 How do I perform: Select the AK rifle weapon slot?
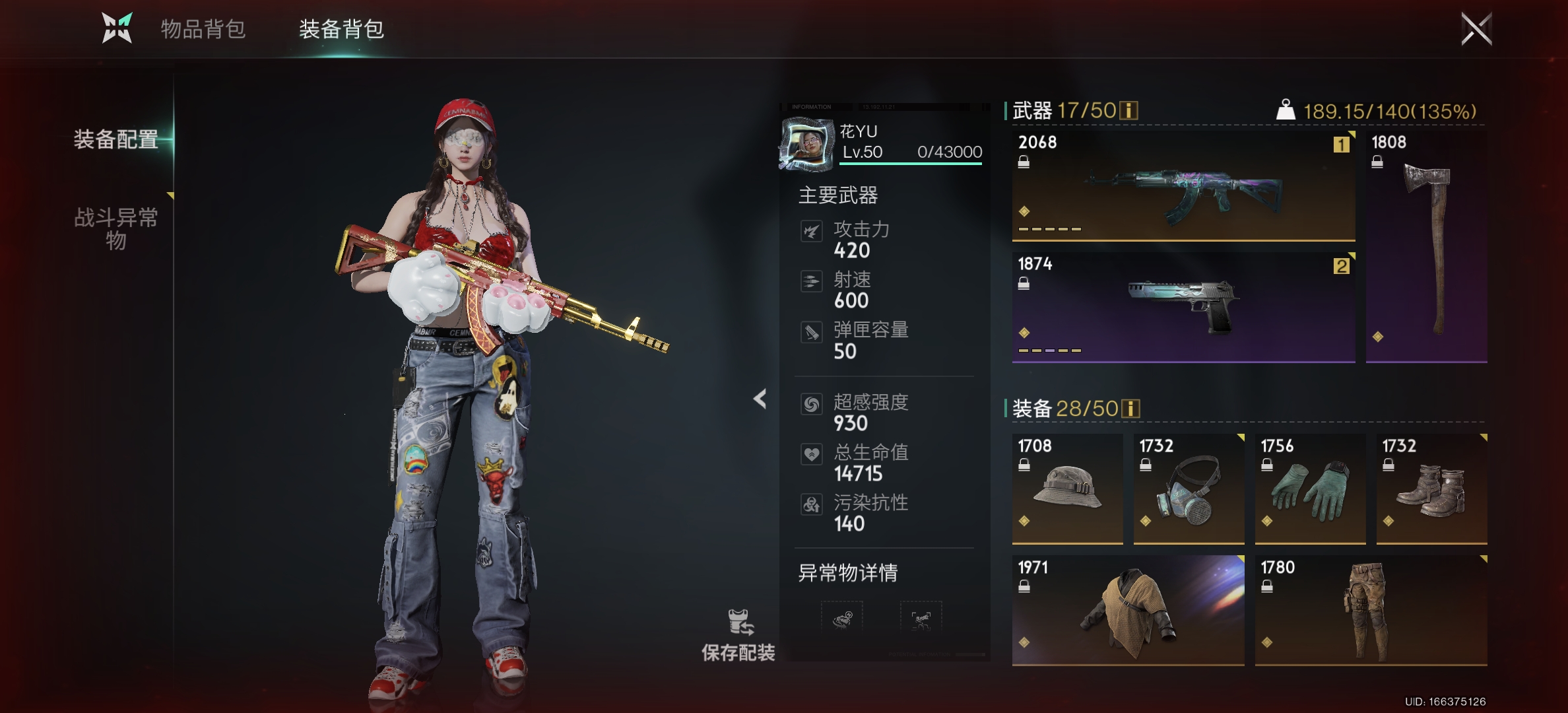pos(1183,186)
